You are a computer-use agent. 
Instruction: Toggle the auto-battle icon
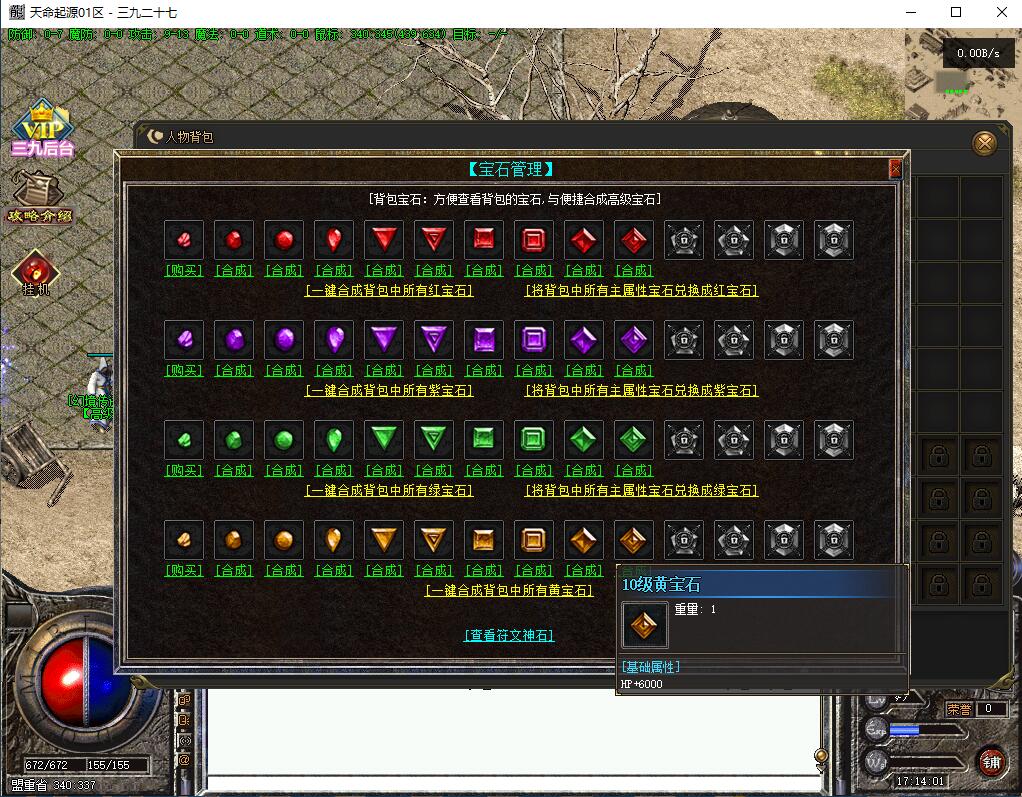[36, 272]
